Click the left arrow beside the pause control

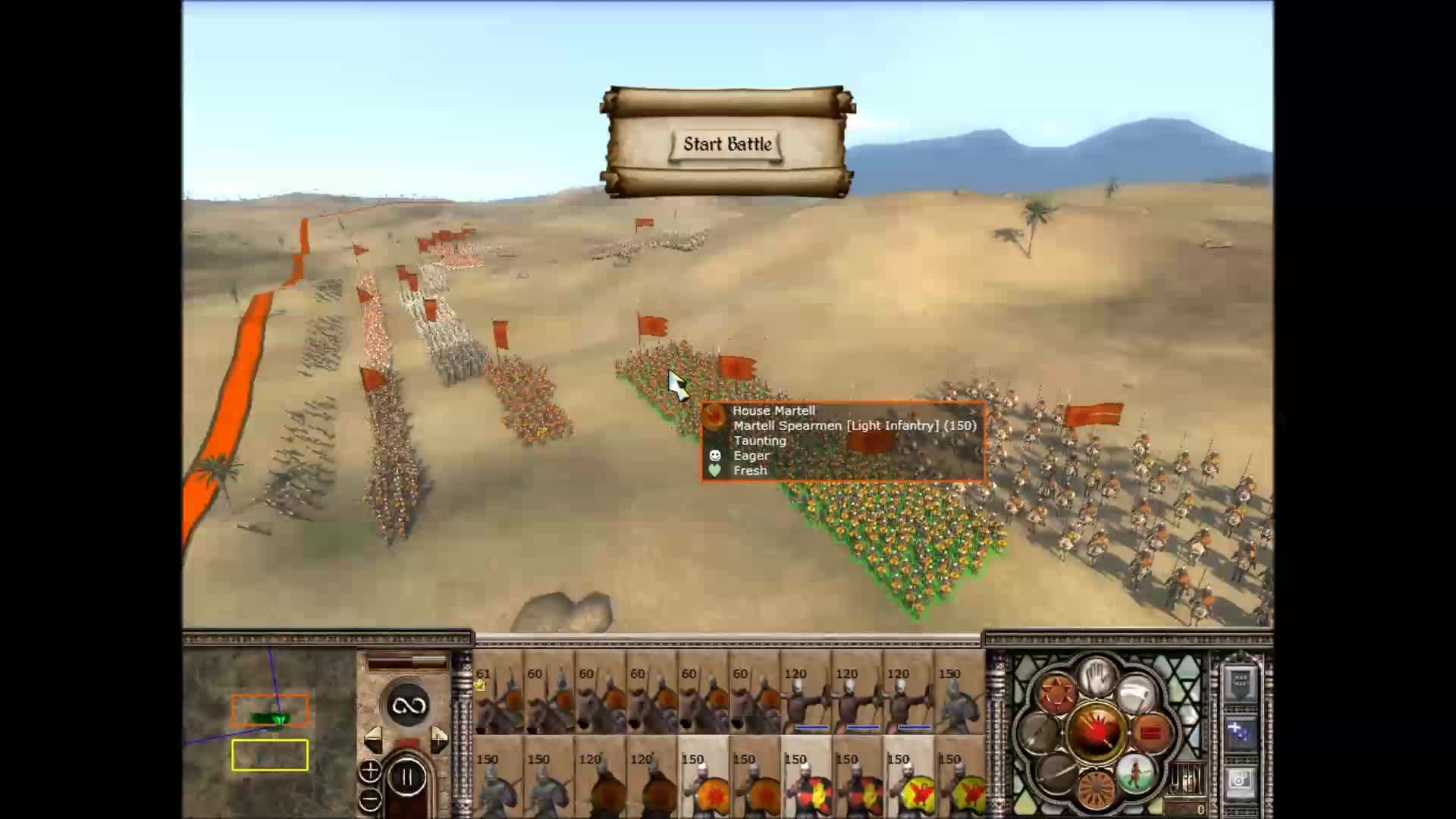[375, 739]
